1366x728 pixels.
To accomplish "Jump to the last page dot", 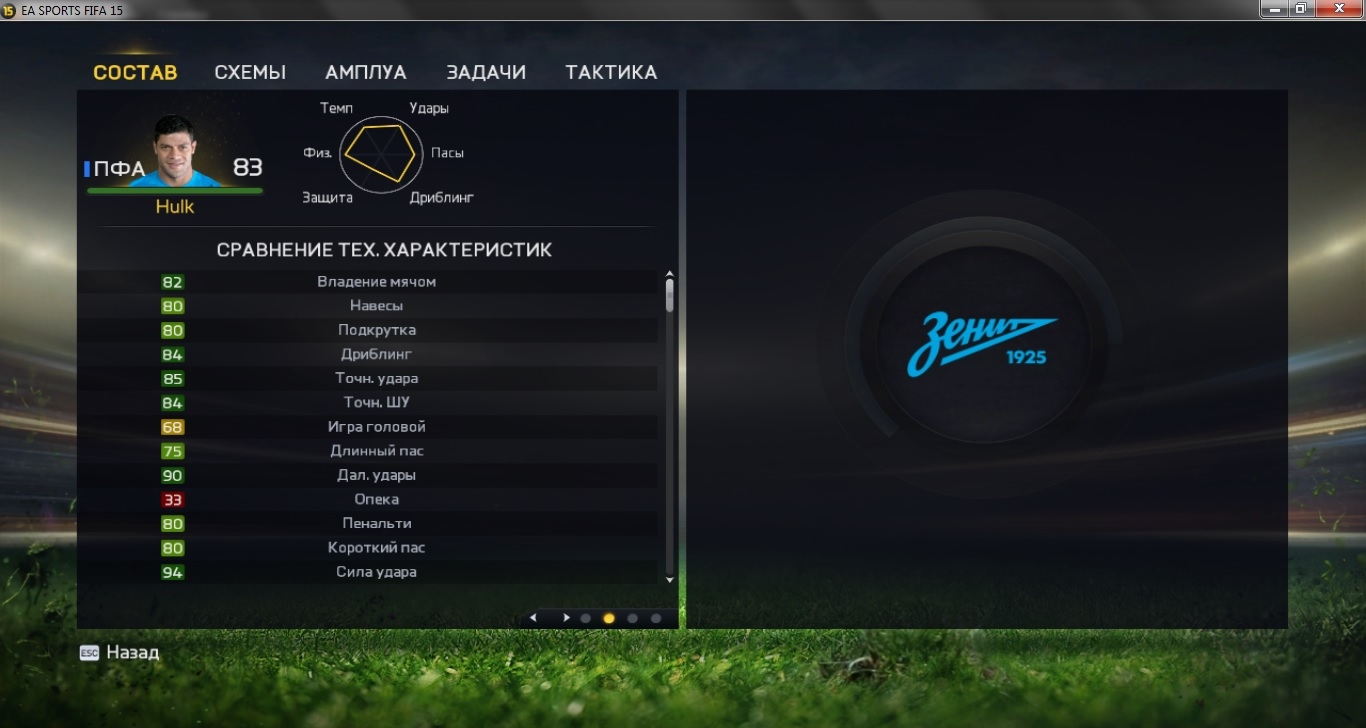I will click(656, 618).
